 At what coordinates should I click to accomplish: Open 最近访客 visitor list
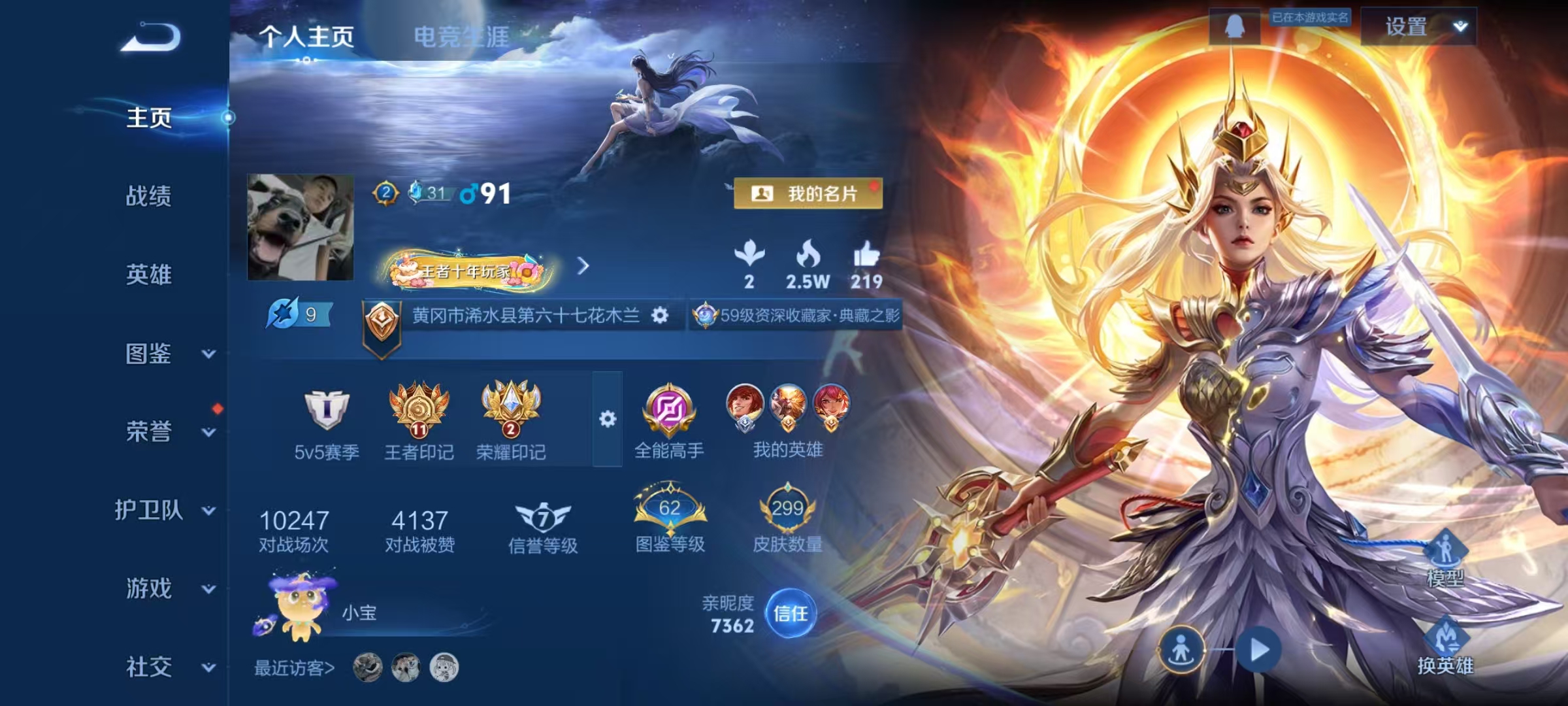pos(294,667)
